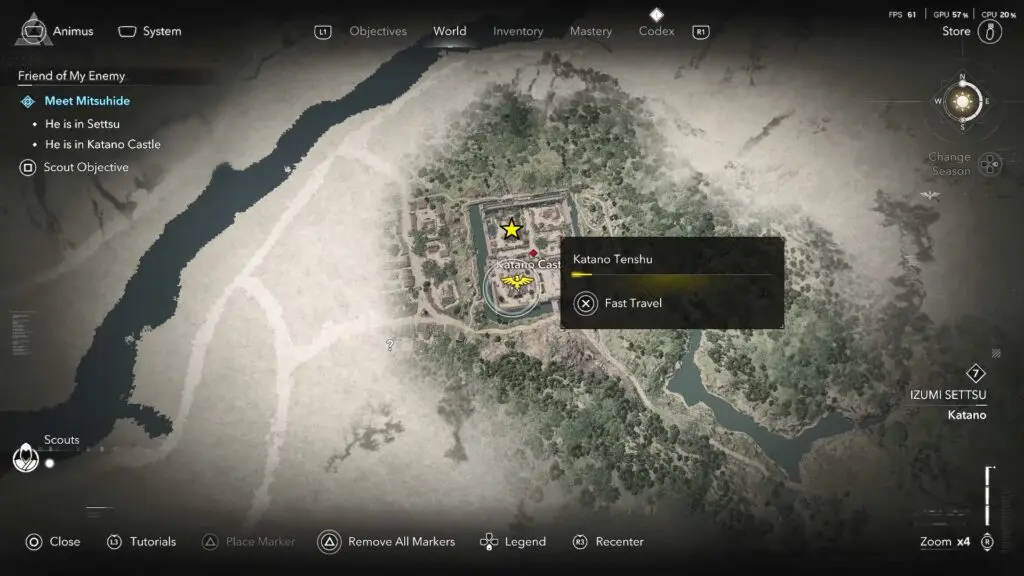Select the Meet Mitsuhide objective
This screenshot has width=1024, height=576.
point(87,101)
